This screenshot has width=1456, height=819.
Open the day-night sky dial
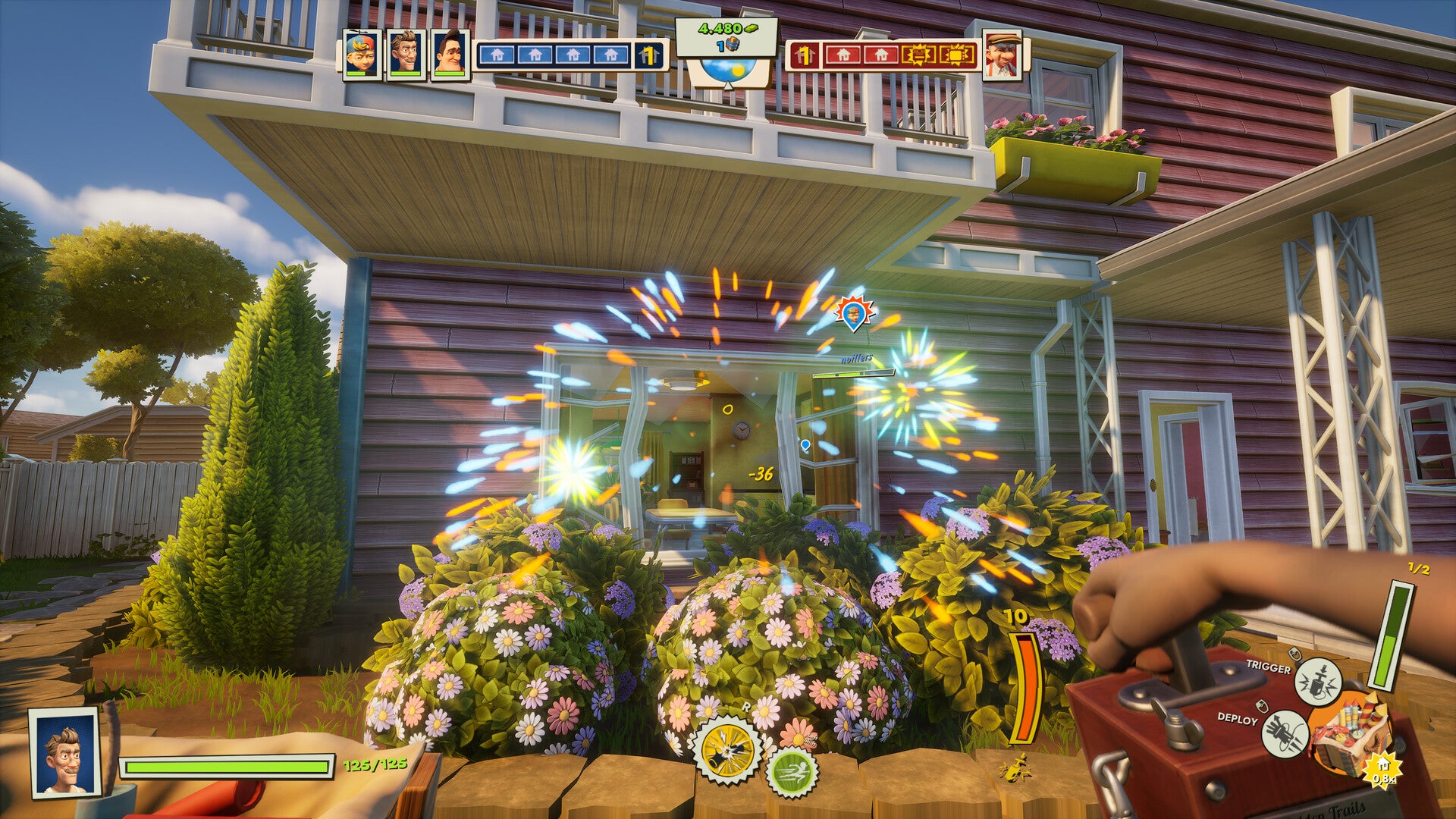727,71
